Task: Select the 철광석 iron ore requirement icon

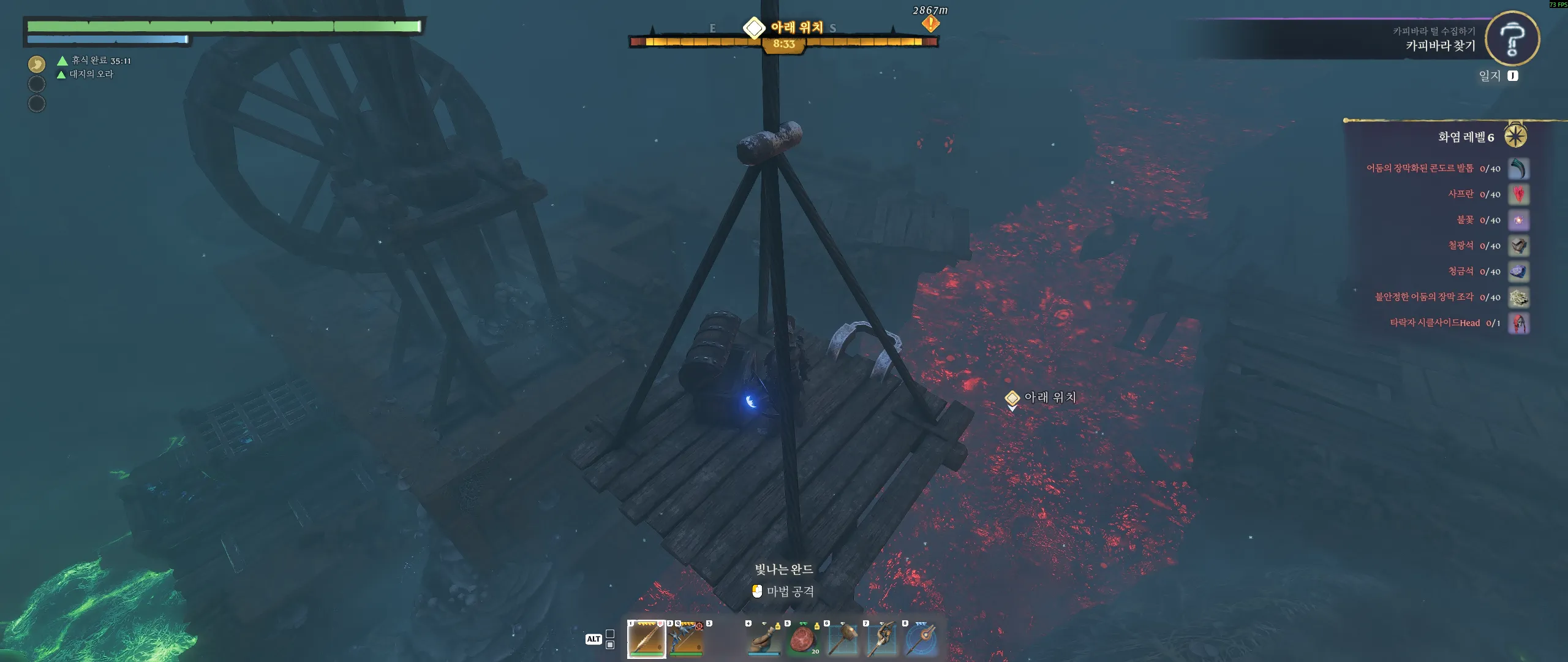Action: [x=1518, y=246]
